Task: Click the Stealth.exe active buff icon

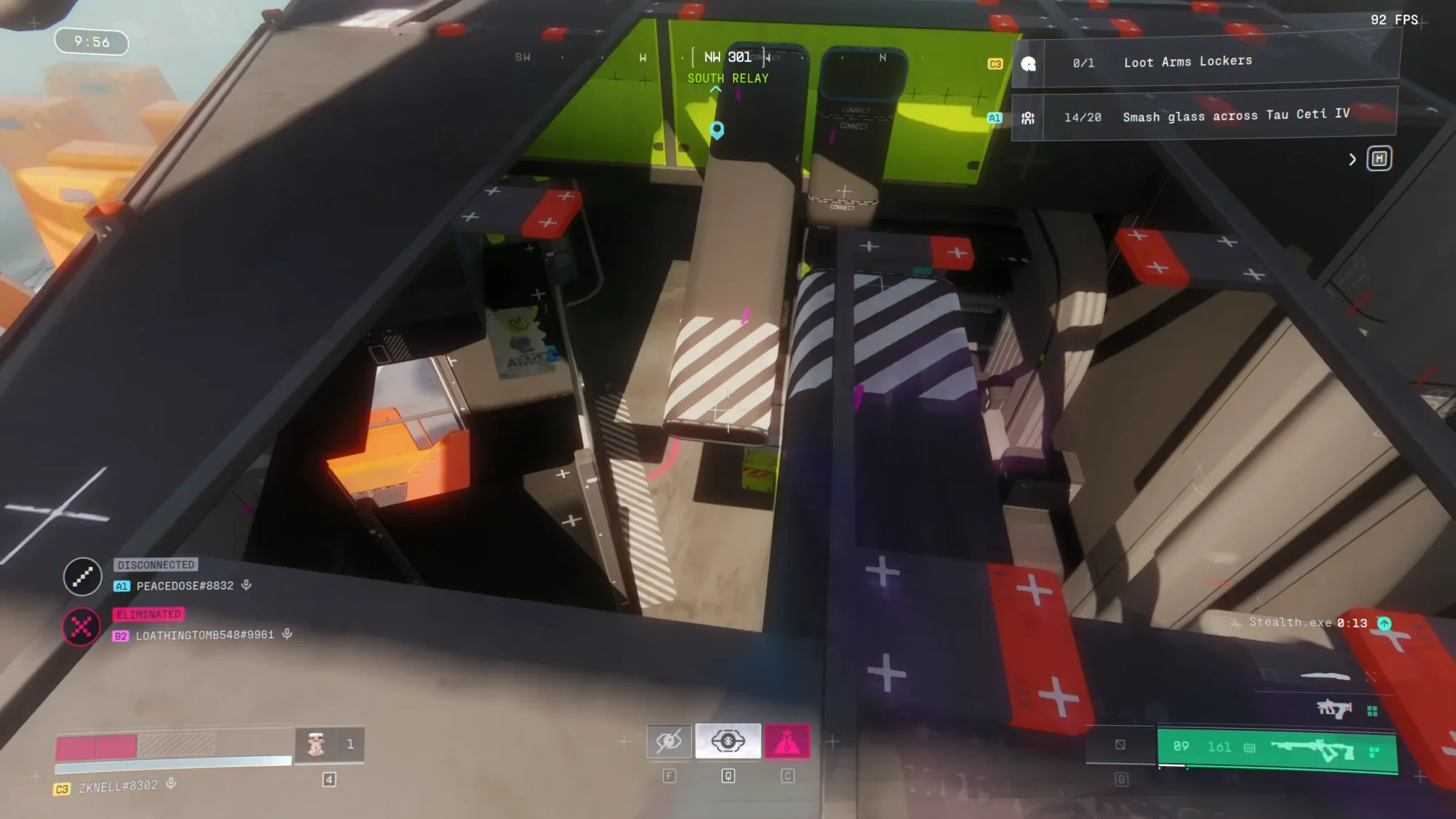Action: (1384, 623)
